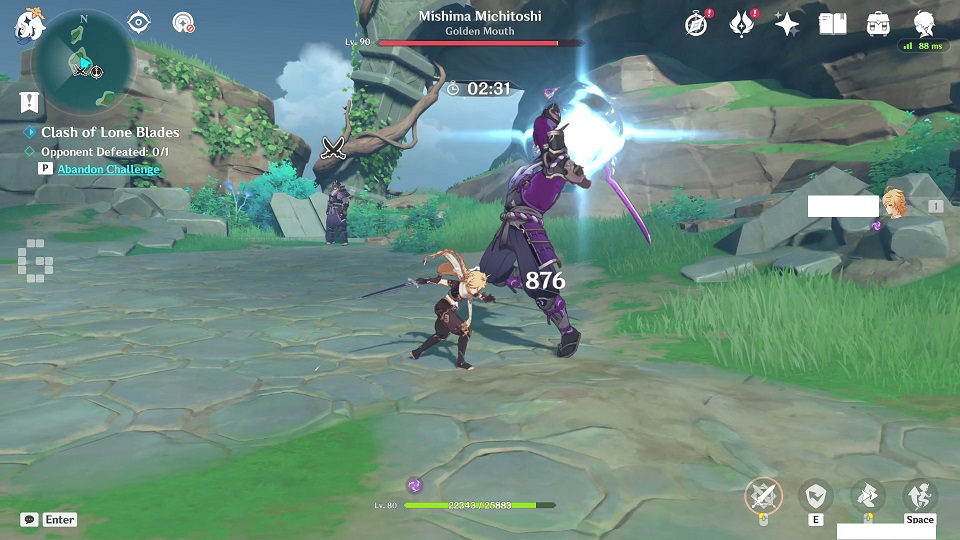Click the target icon beside the minimap
The image size is (960, 540).
tap(183, 22)
